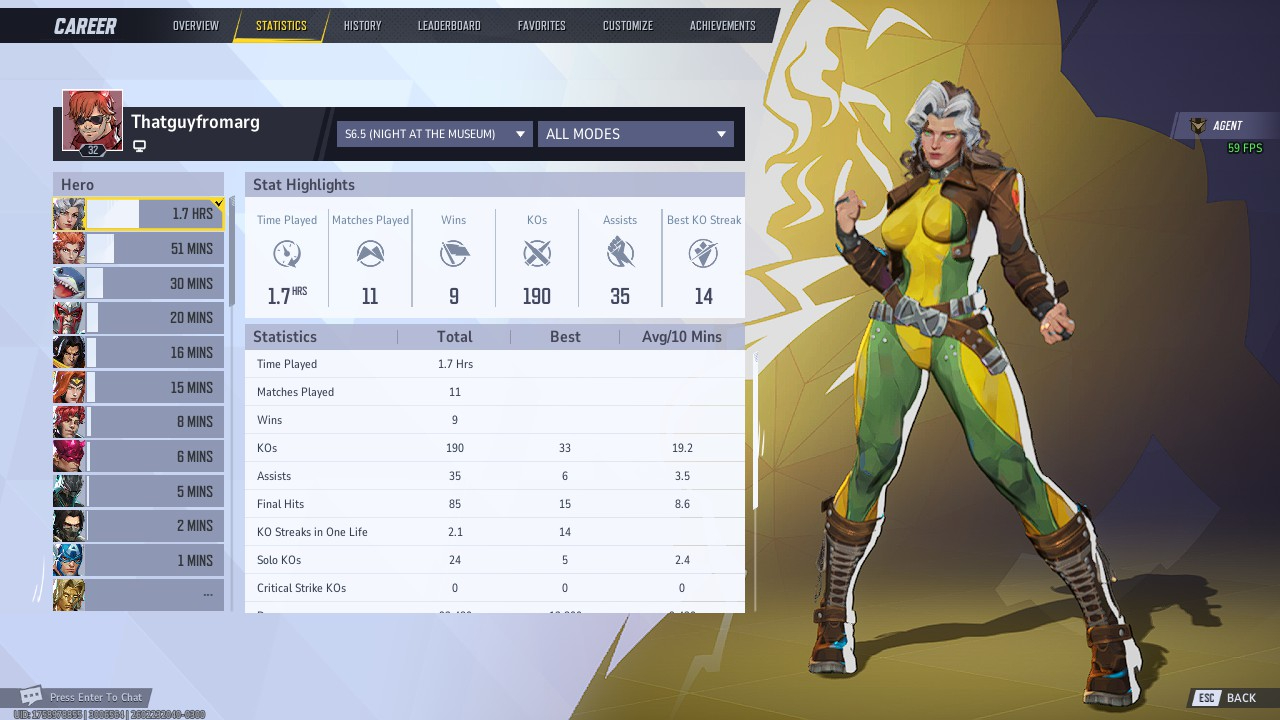Viewport: 1280px width, 720px height.
Task: Select the Statistics tab
Action: [281, 26]
